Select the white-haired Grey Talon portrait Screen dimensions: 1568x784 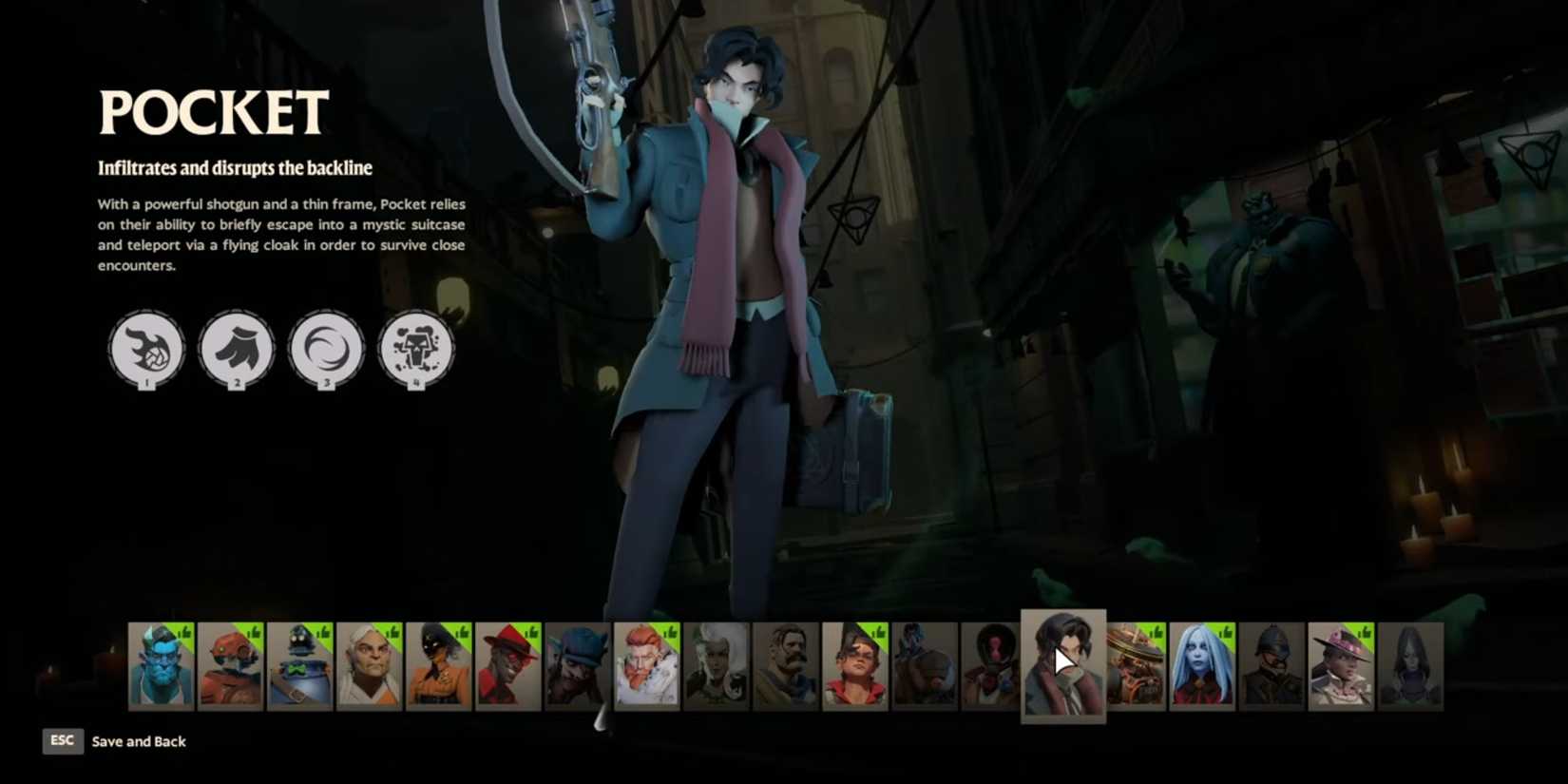pyautogui.click(x=369, y=666)
